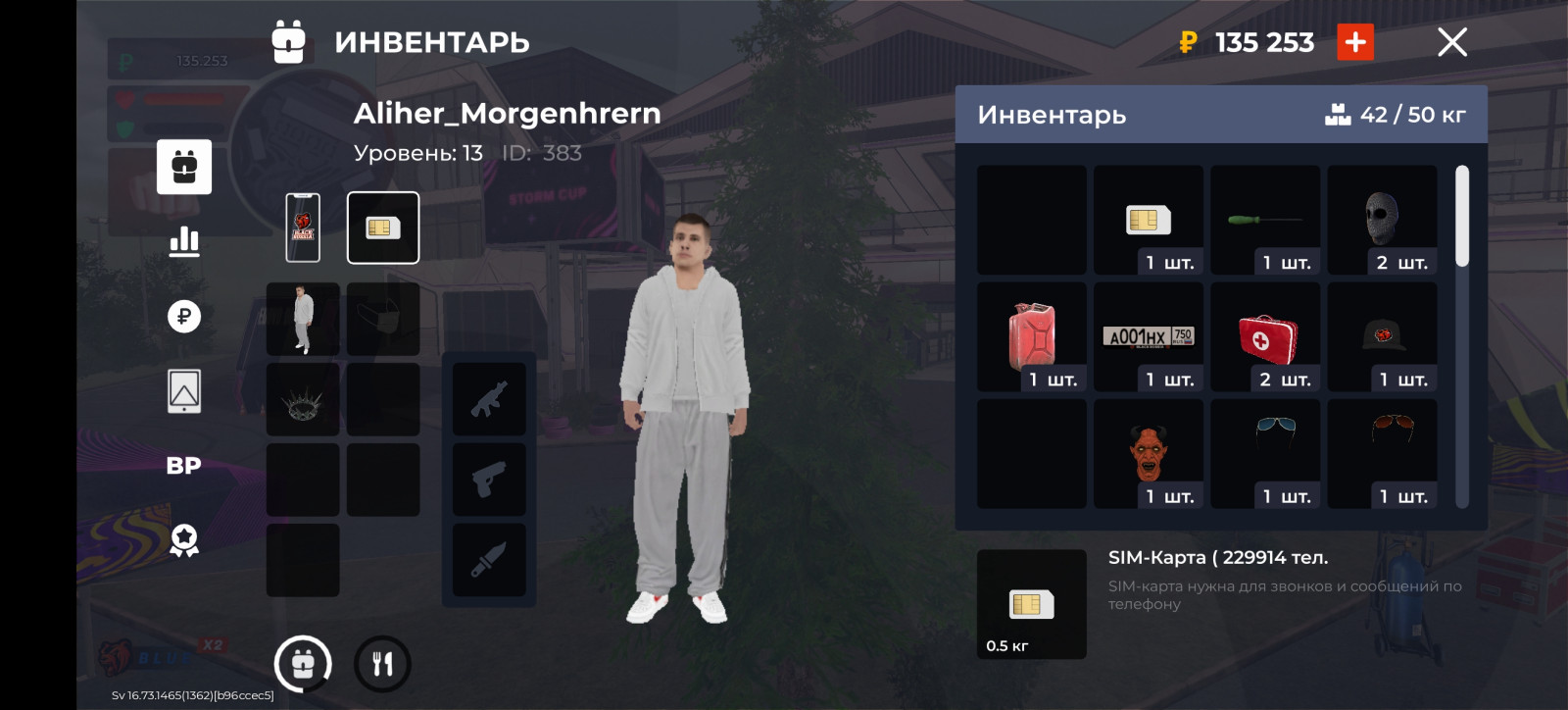This screenshot has width=1568, height=710.
Task: Select the red devil mask
Action: click(x=1149, y=453)
